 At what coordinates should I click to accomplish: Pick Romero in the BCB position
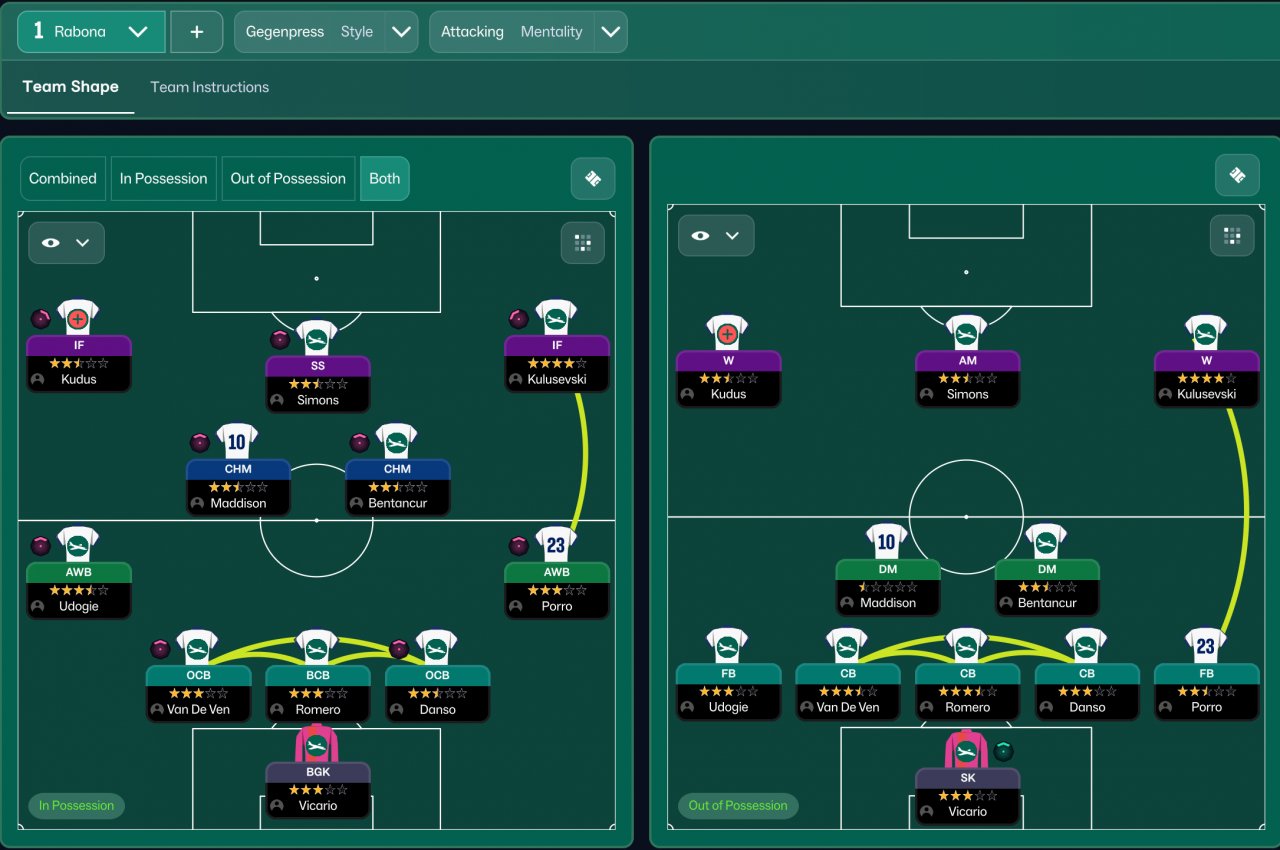(x=317, y=692)
